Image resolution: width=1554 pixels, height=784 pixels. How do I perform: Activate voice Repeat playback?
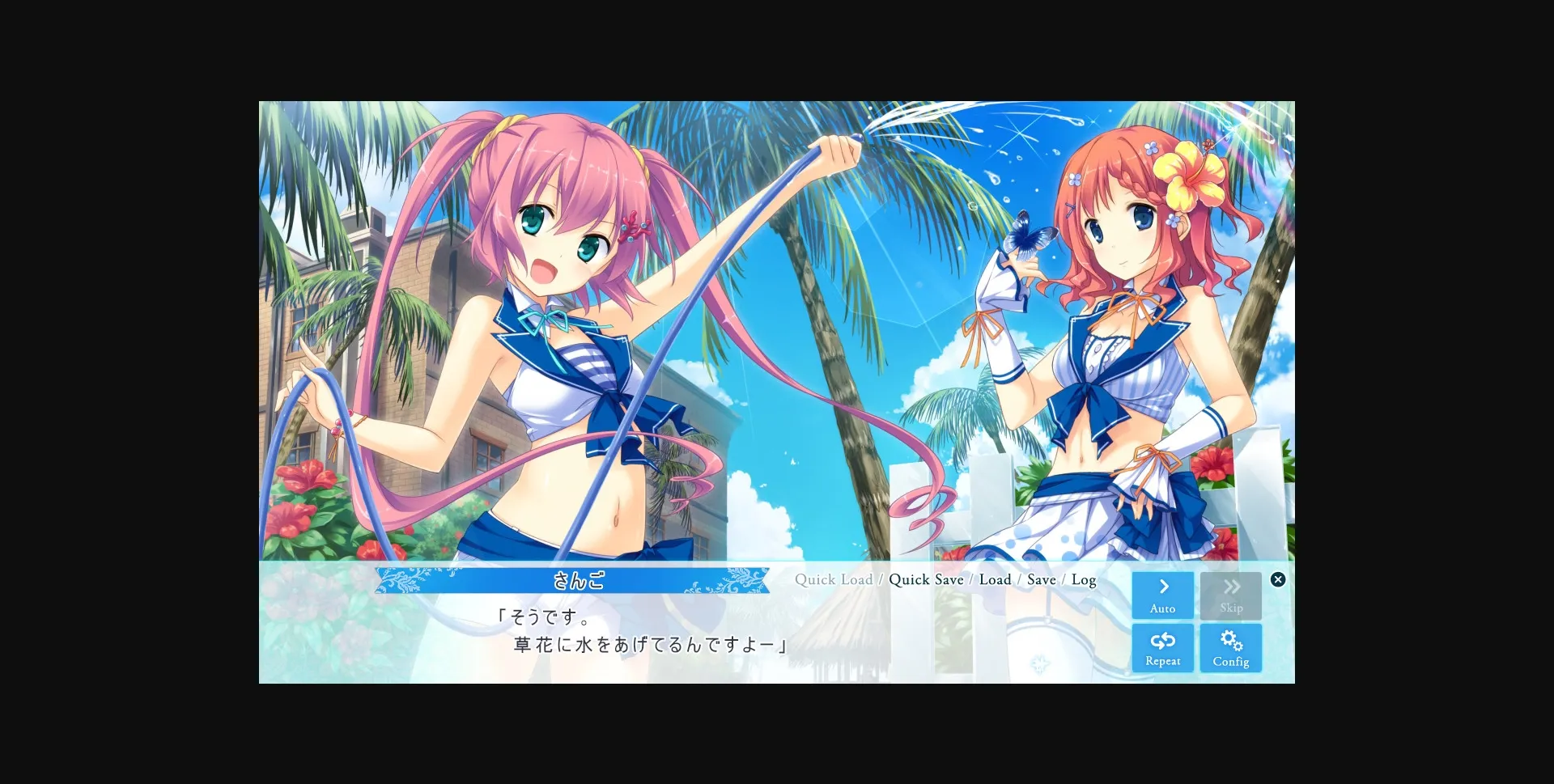click(1163, 647)
